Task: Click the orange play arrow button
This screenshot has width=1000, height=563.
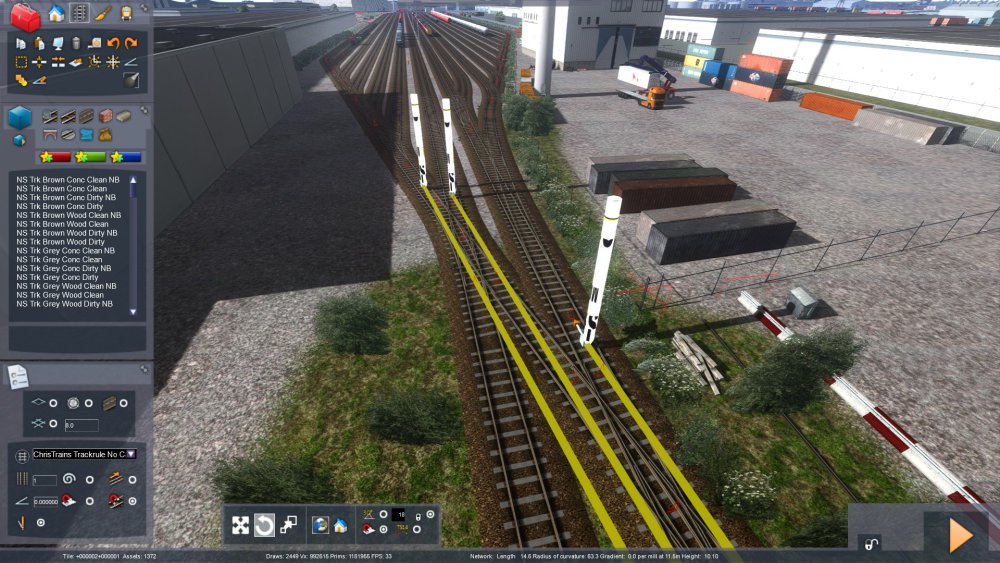Action: [x=960, y=536]
